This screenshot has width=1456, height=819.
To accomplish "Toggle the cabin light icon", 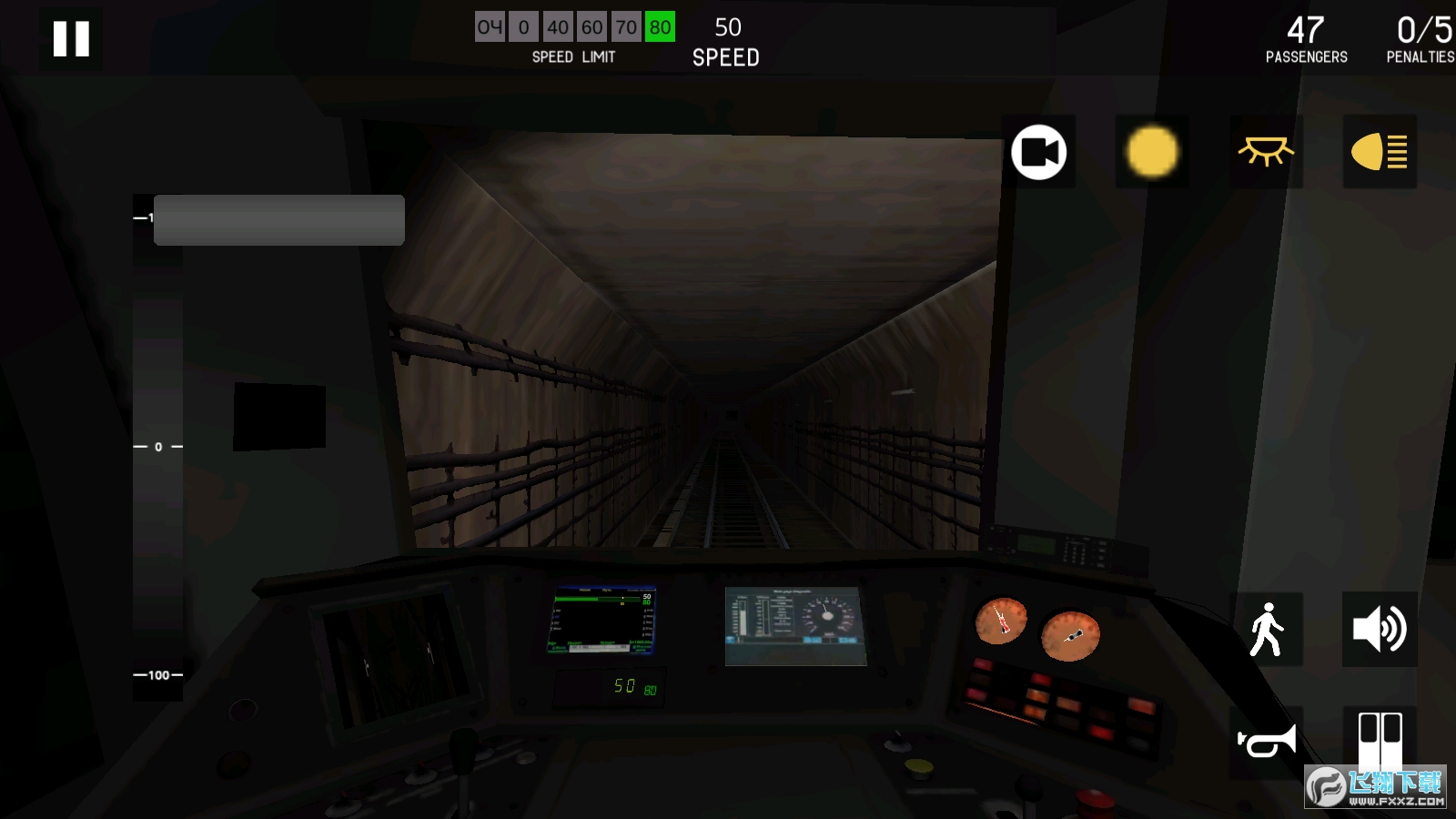I will pos(1266,152).
